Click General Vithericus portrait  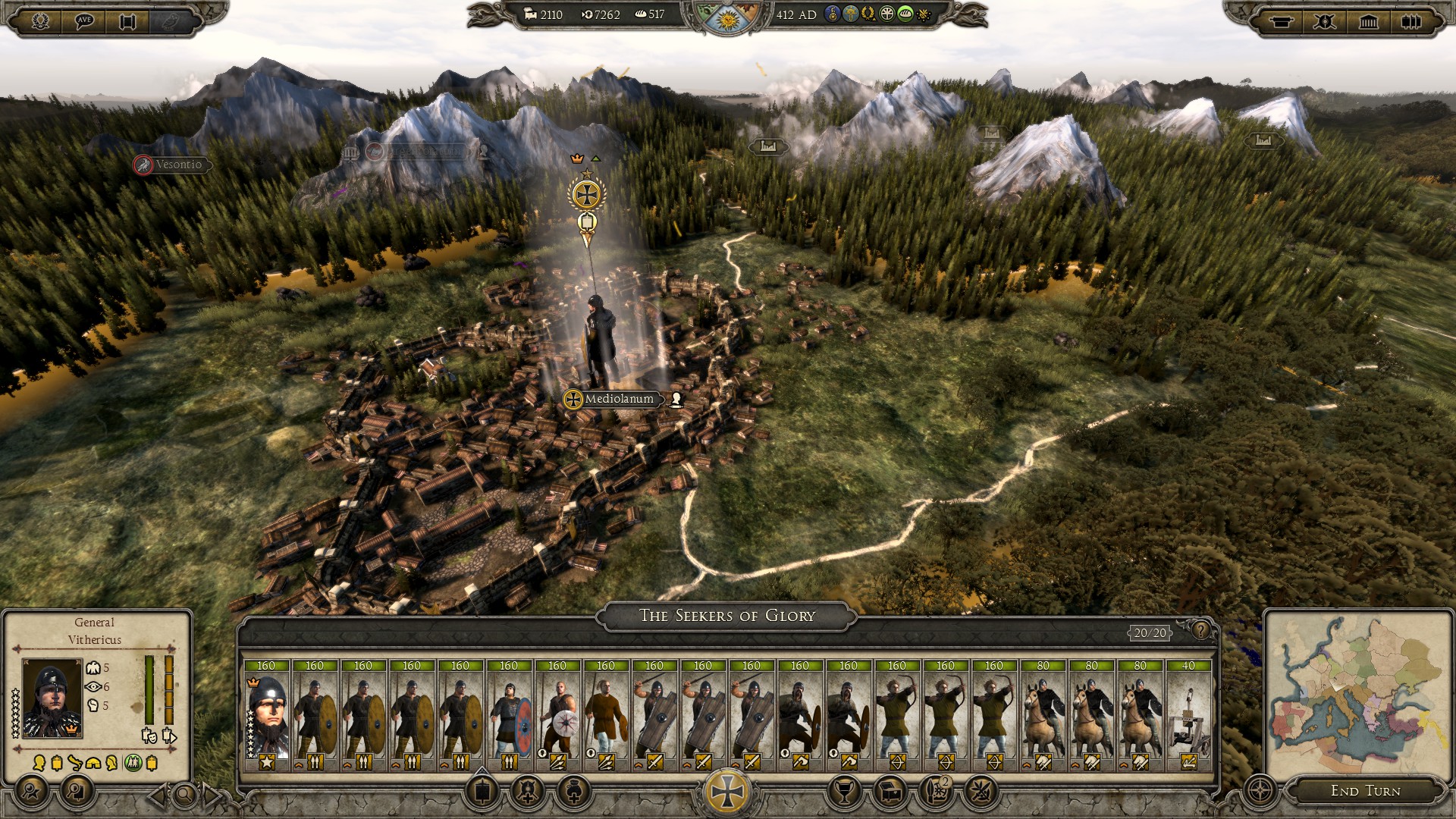52,698
